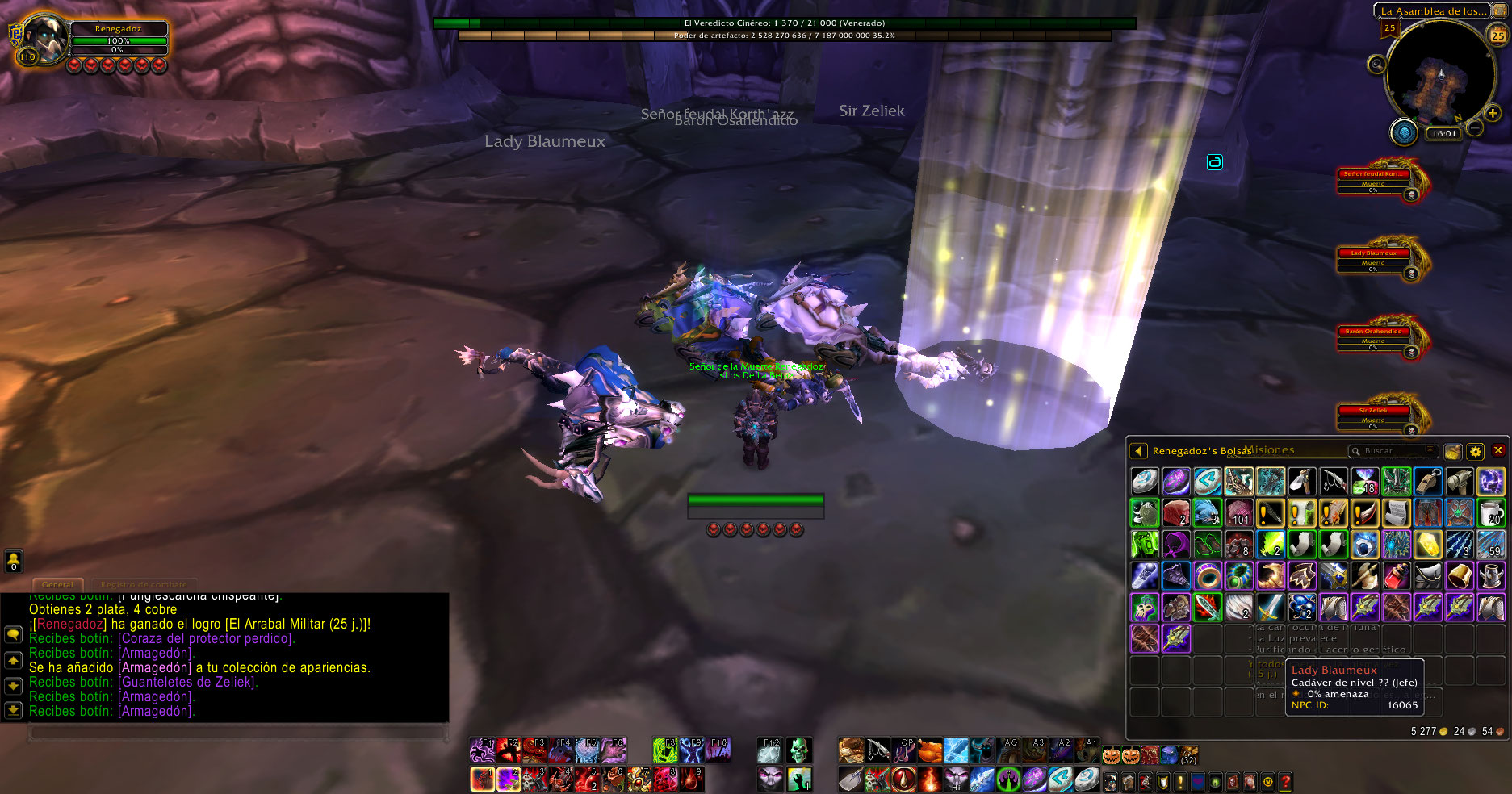Open the calendar showing day 25

(x=1497, y=35)
